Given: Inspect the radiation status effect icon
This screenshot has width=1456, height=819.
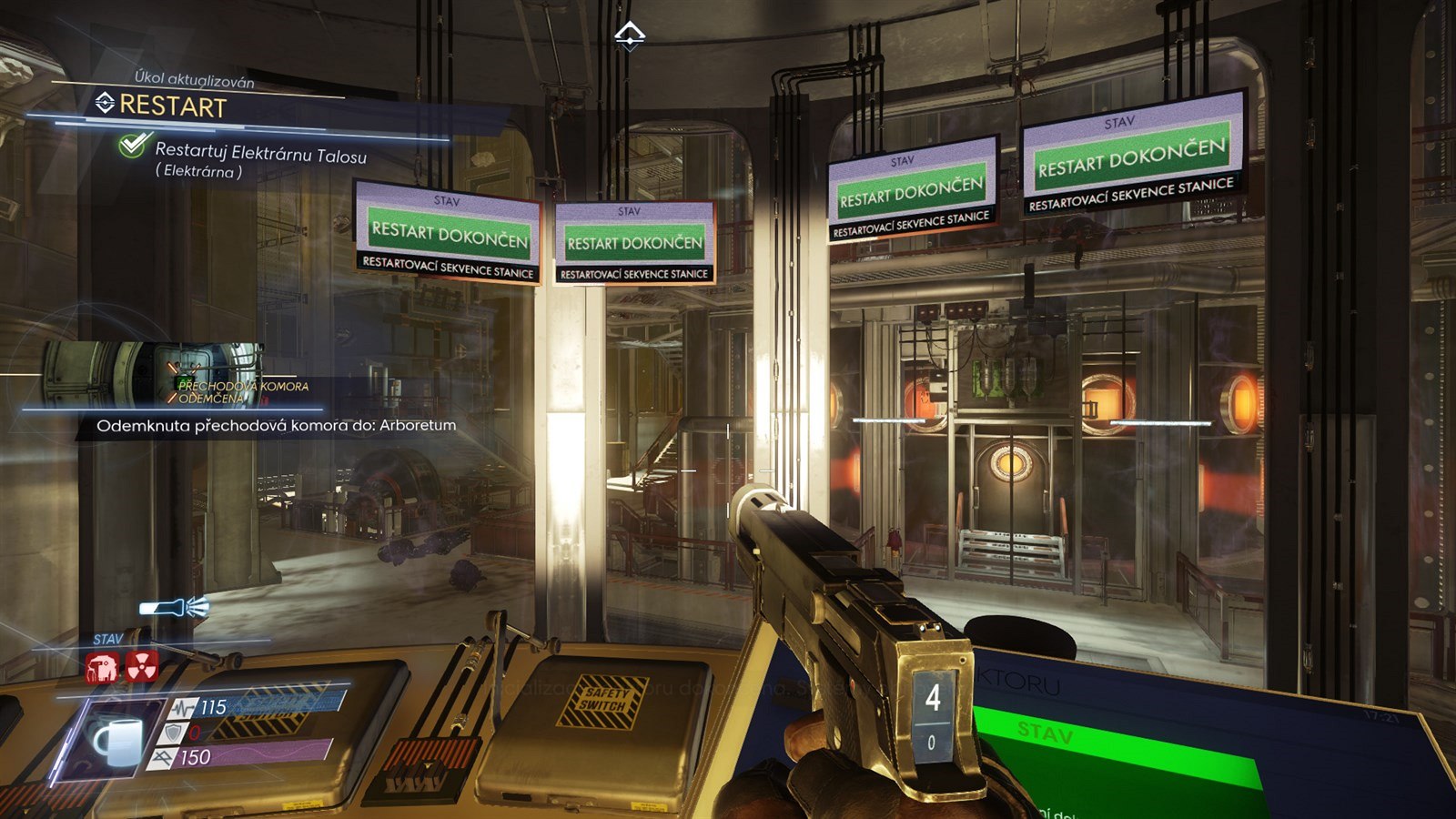Looking at the screenshot, I should coord(142,667).
